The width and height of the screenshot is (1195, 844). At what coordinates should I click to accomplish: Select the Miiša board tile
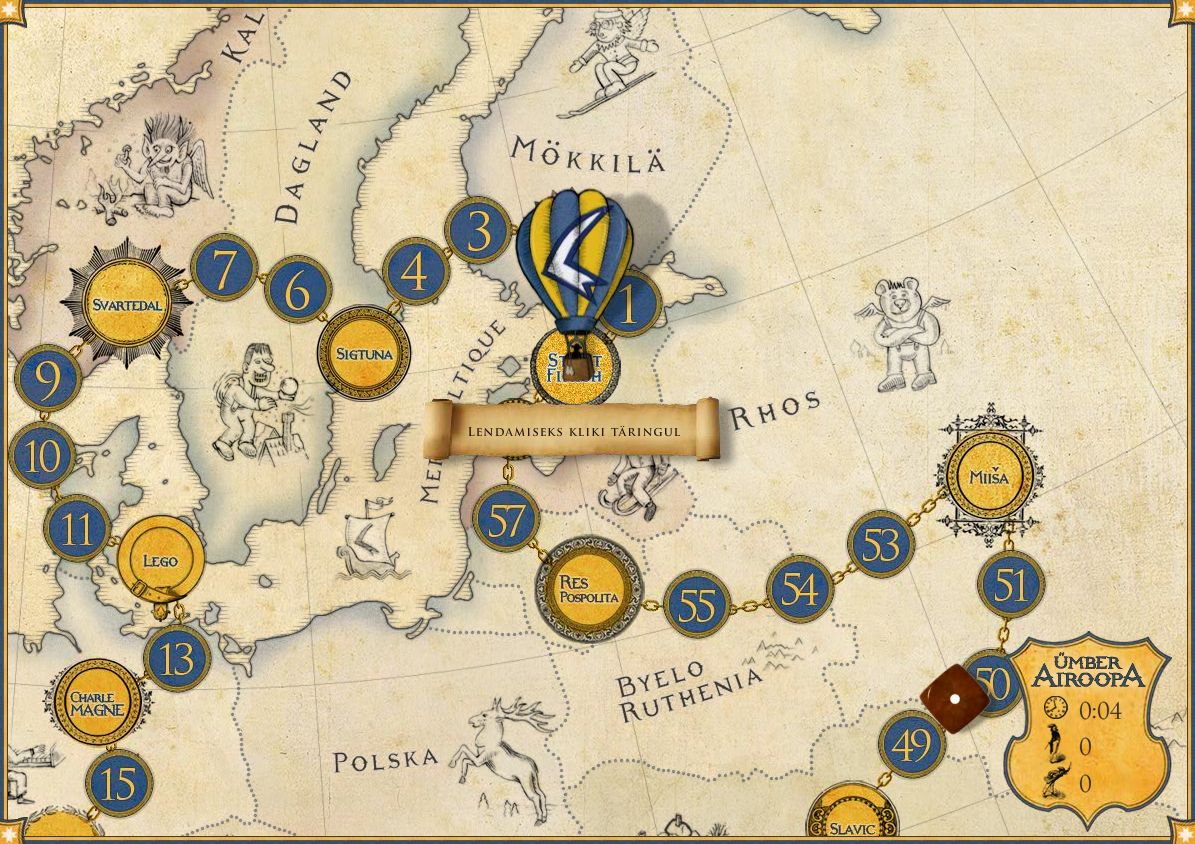point(989,477)
